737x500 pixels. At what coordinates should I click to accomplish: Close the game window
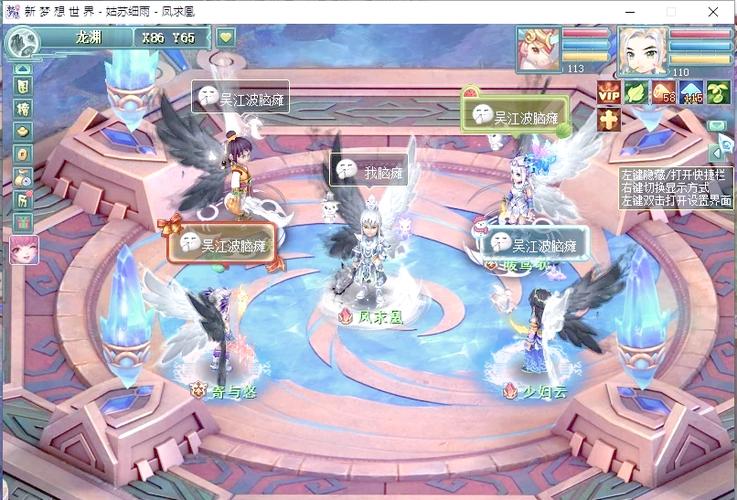(x=713, y=11)
